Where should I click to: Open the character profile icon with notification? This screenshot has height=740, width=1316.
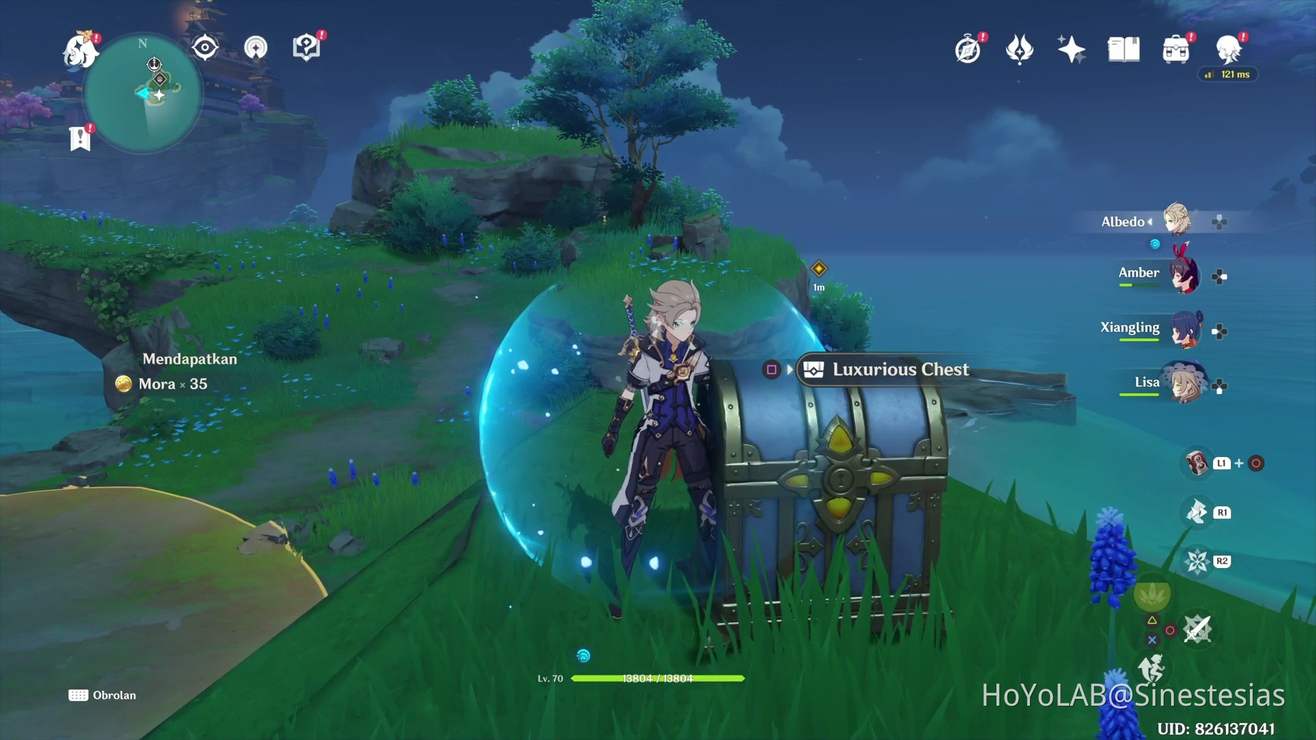(1229, 48)
